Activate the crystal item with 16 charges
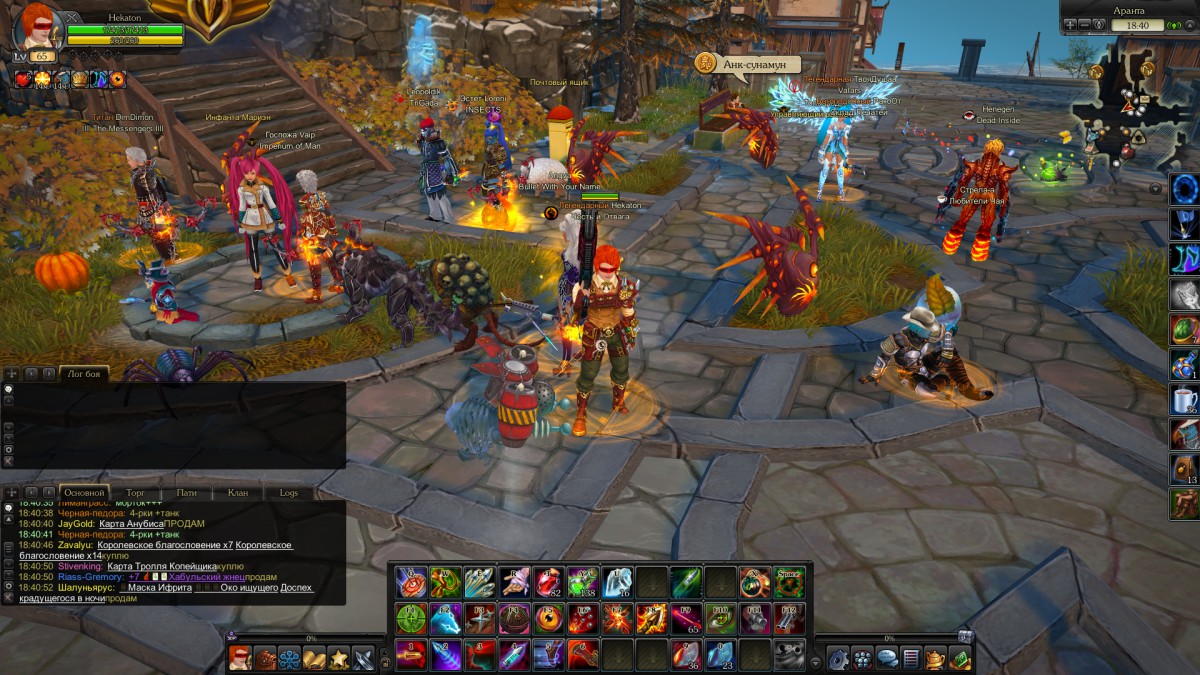This screenshot has height=675, width=1200. [617, 582]
